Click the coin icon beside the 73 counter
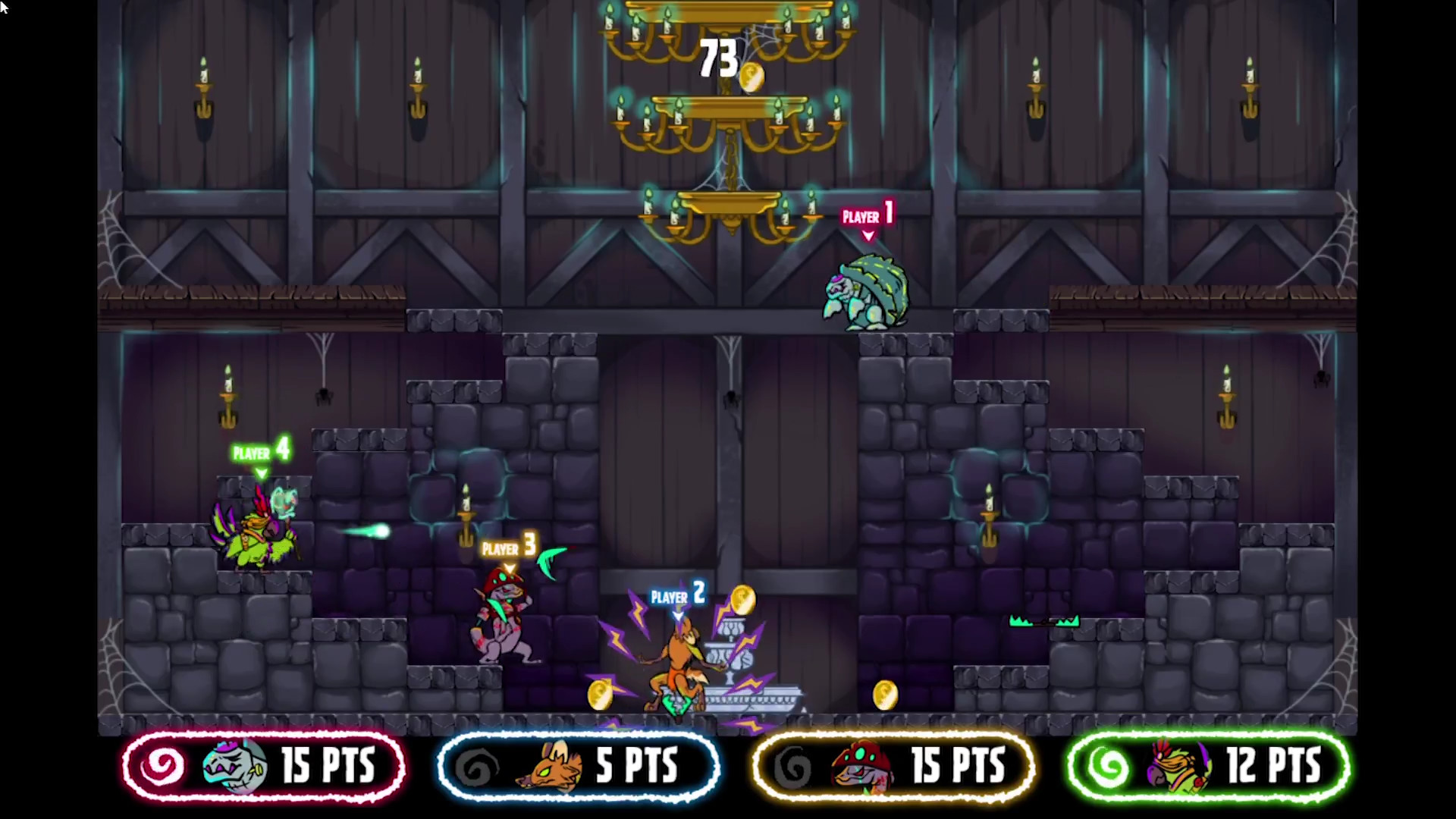The image size is (1456, 819). click(752, 76)
